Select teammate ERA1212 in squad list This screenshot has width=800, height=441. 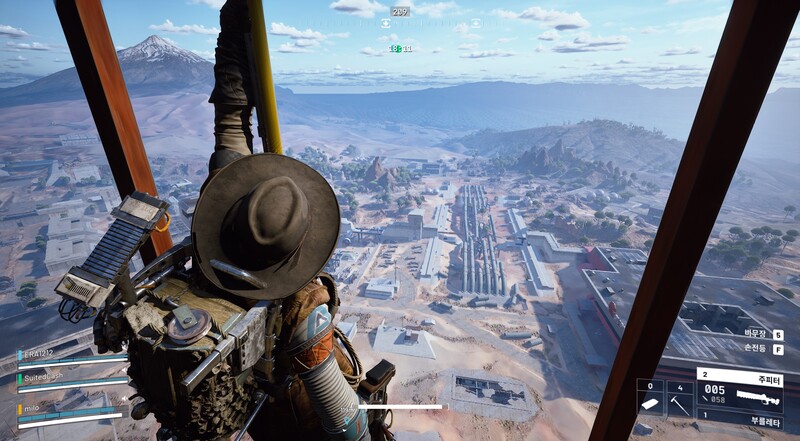tap(40, 355)
